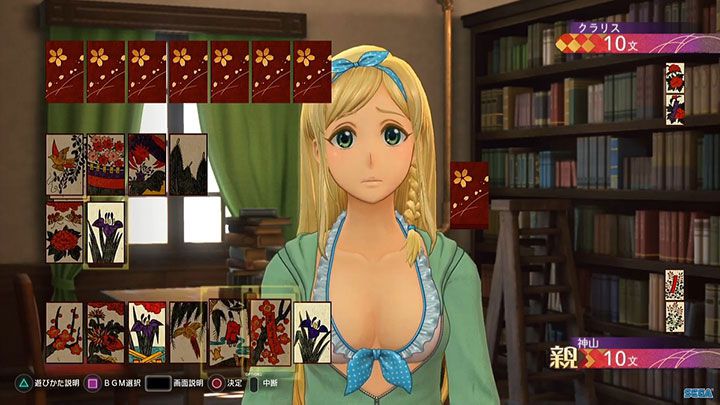Play the peony card from your hand
The image size is (720, 405).
[106, 331]
